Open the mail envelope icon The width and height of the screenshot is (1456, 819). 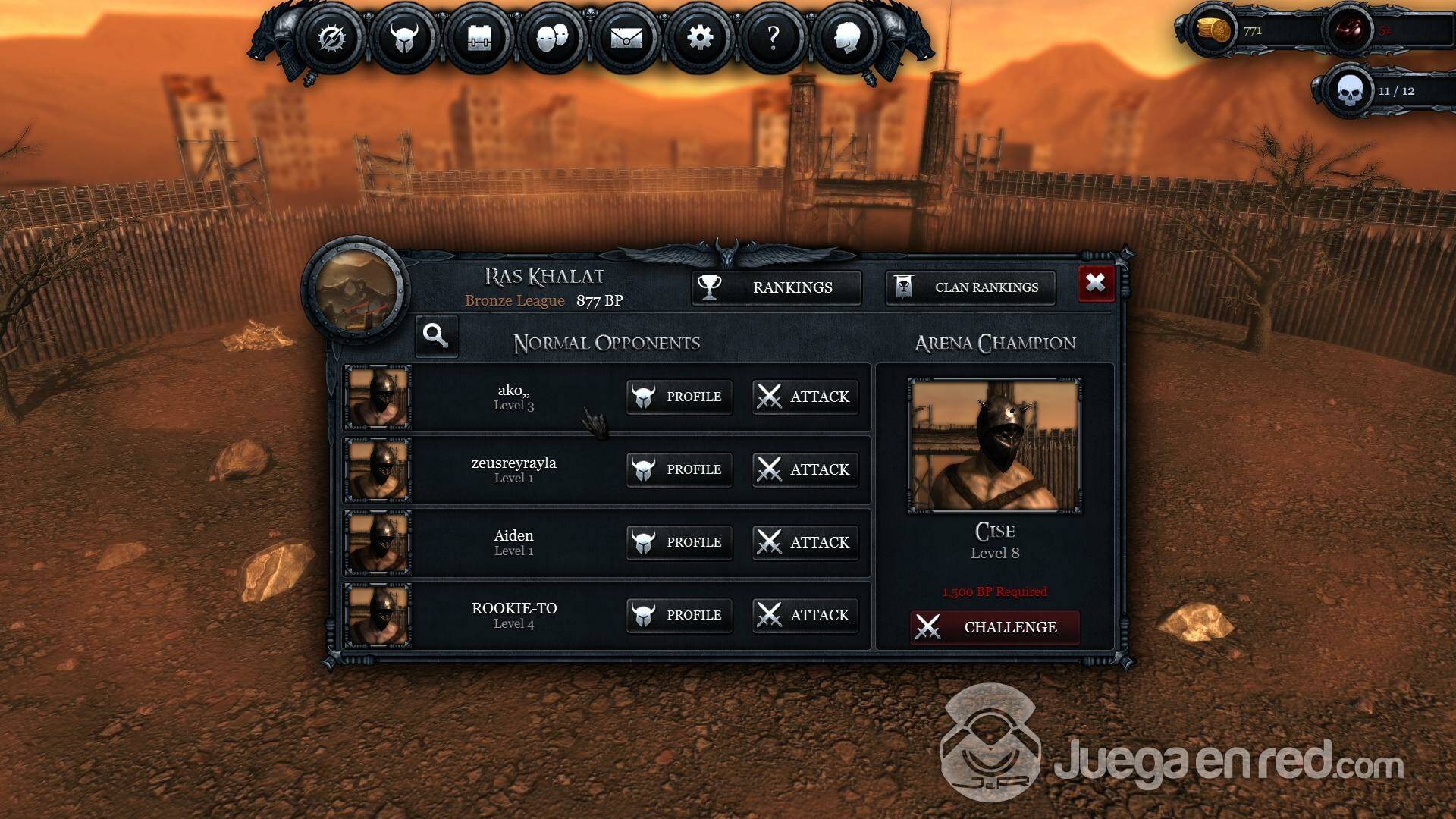coord(626,37)
